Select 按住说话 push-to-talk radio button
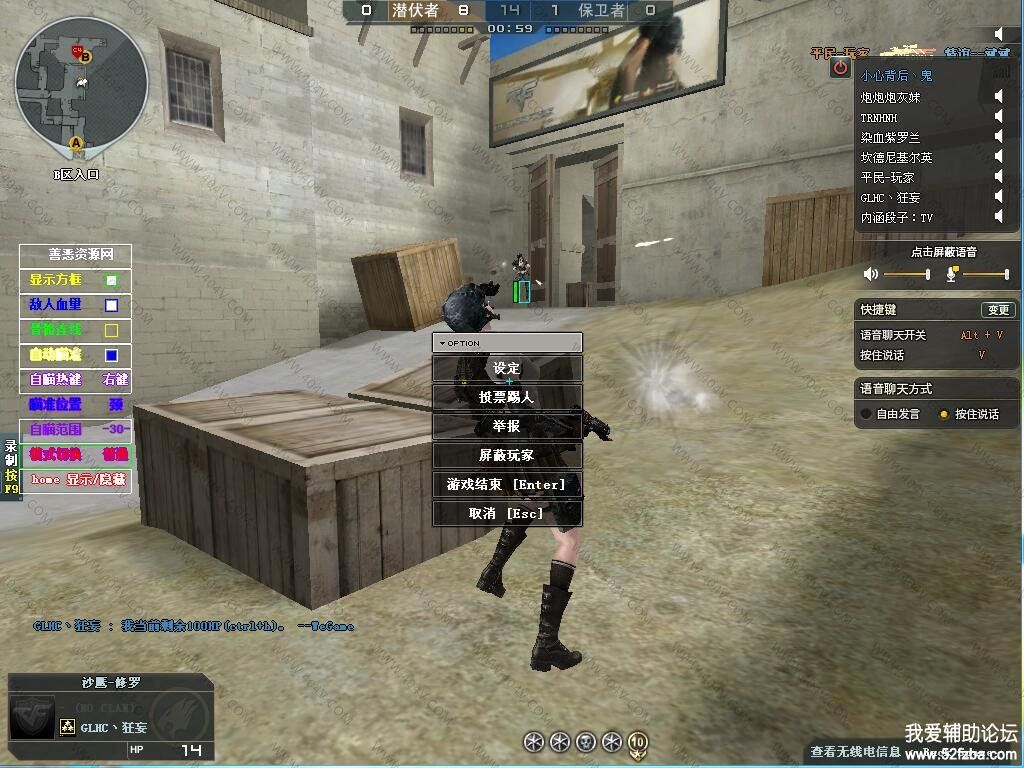This screenshot has width=1024, height=768. click(943, 414)
